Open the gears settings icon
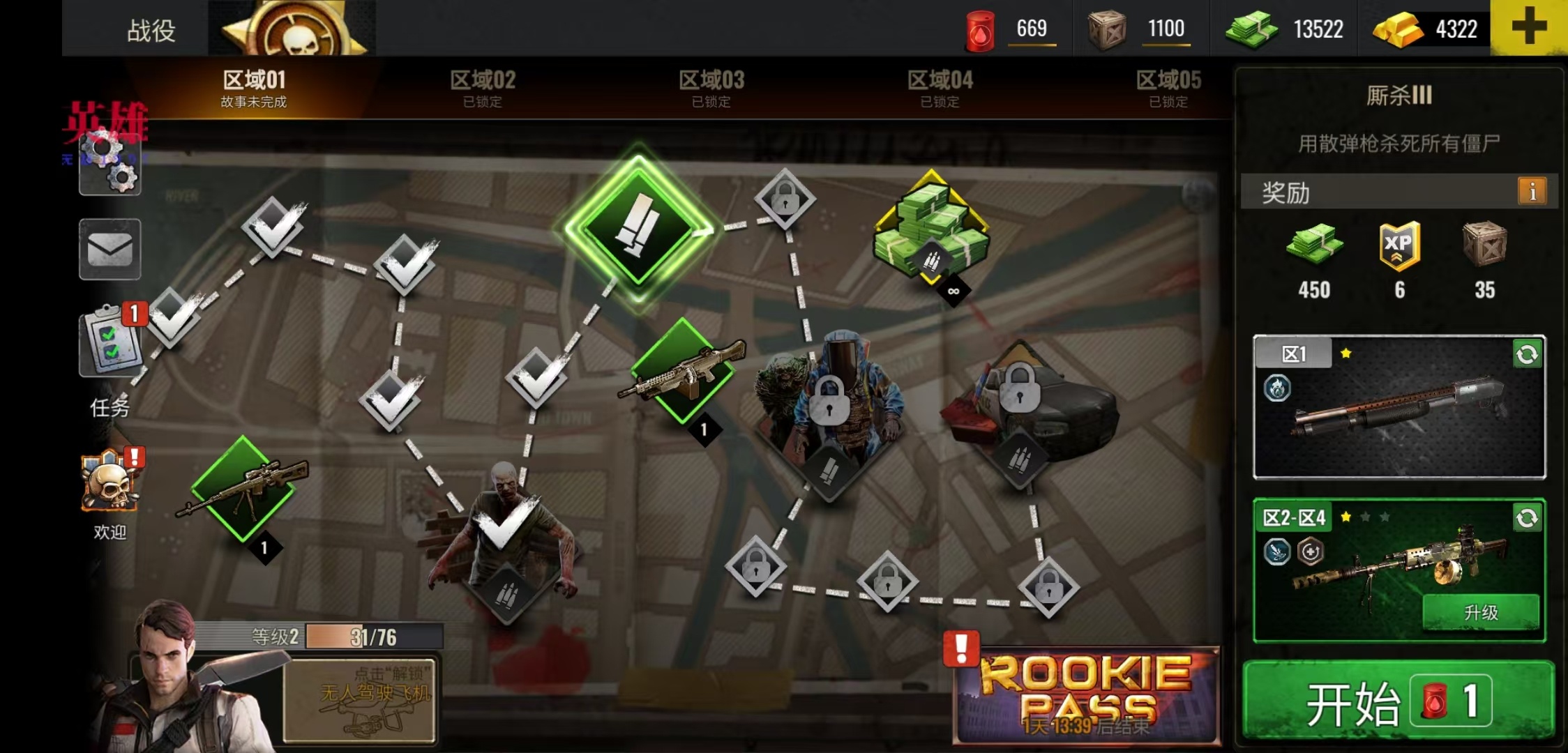 tap(110, 165)
